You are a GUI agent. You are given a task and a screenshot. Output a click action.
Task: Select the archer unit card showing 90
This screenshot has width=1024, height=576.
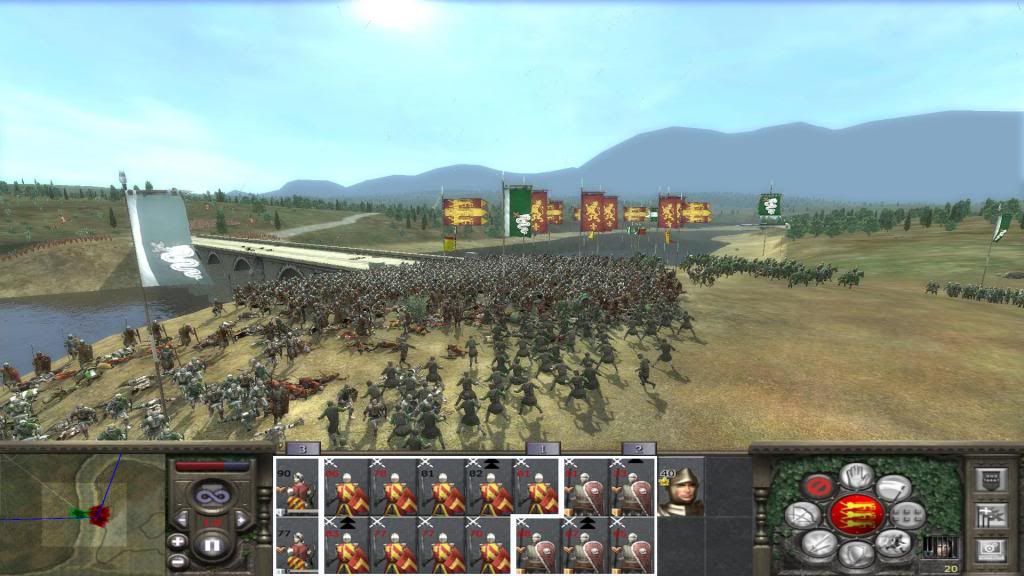297,486
